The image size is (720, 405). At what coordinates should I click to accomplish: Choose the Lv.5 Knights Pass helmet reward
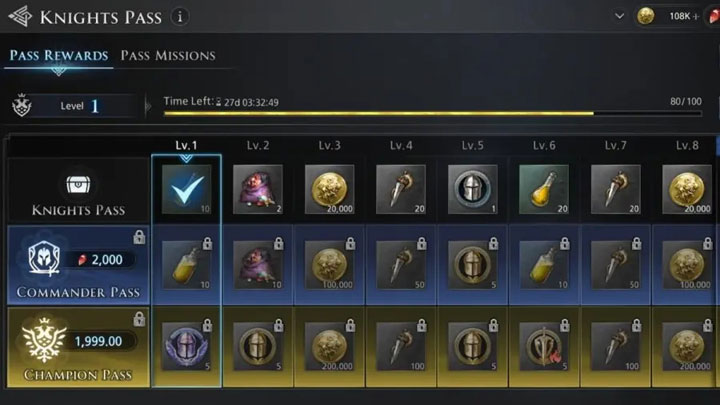pos(472,187)
